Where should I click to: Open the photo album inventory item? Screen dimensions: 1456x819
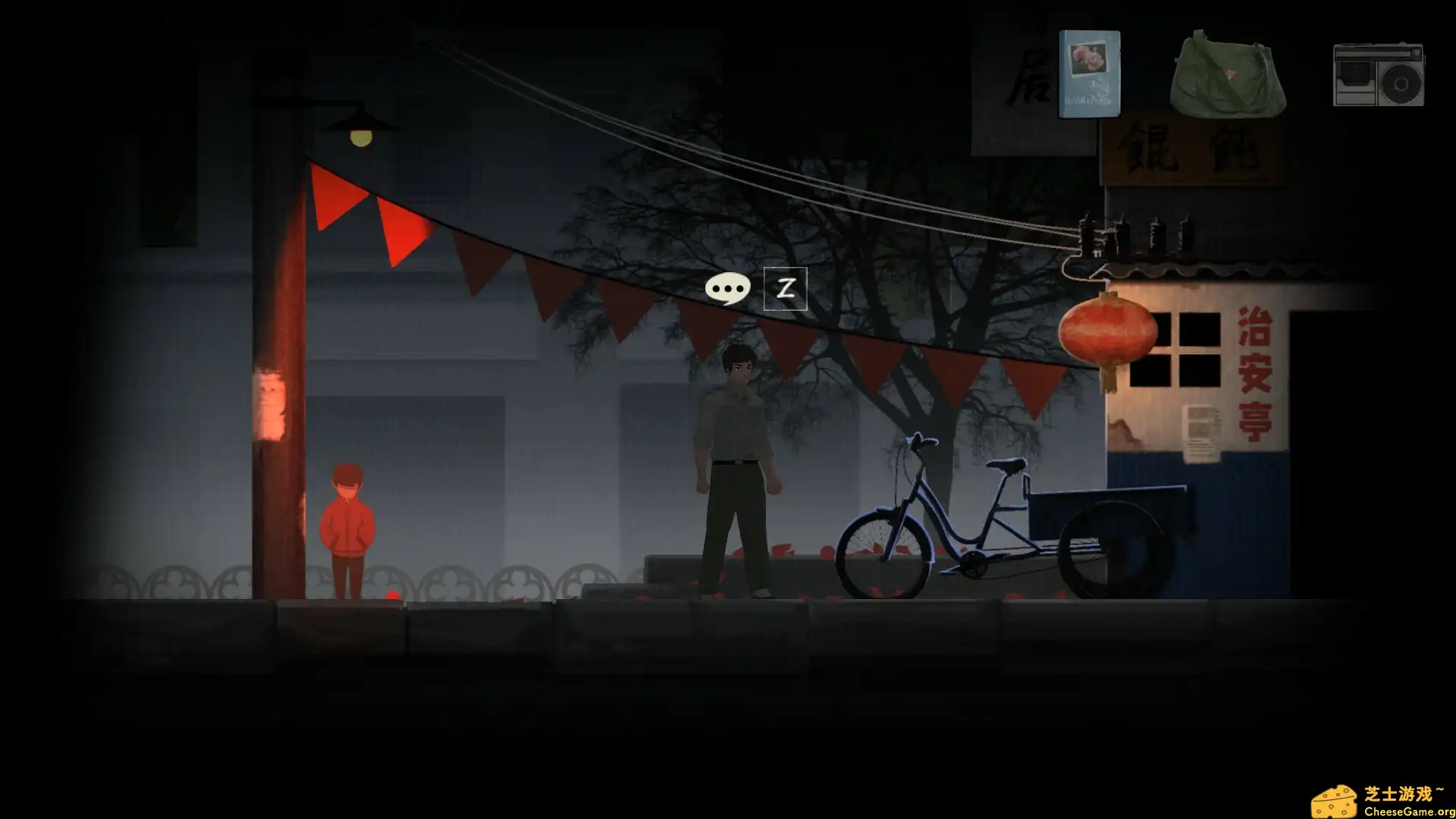[1090, 76]
